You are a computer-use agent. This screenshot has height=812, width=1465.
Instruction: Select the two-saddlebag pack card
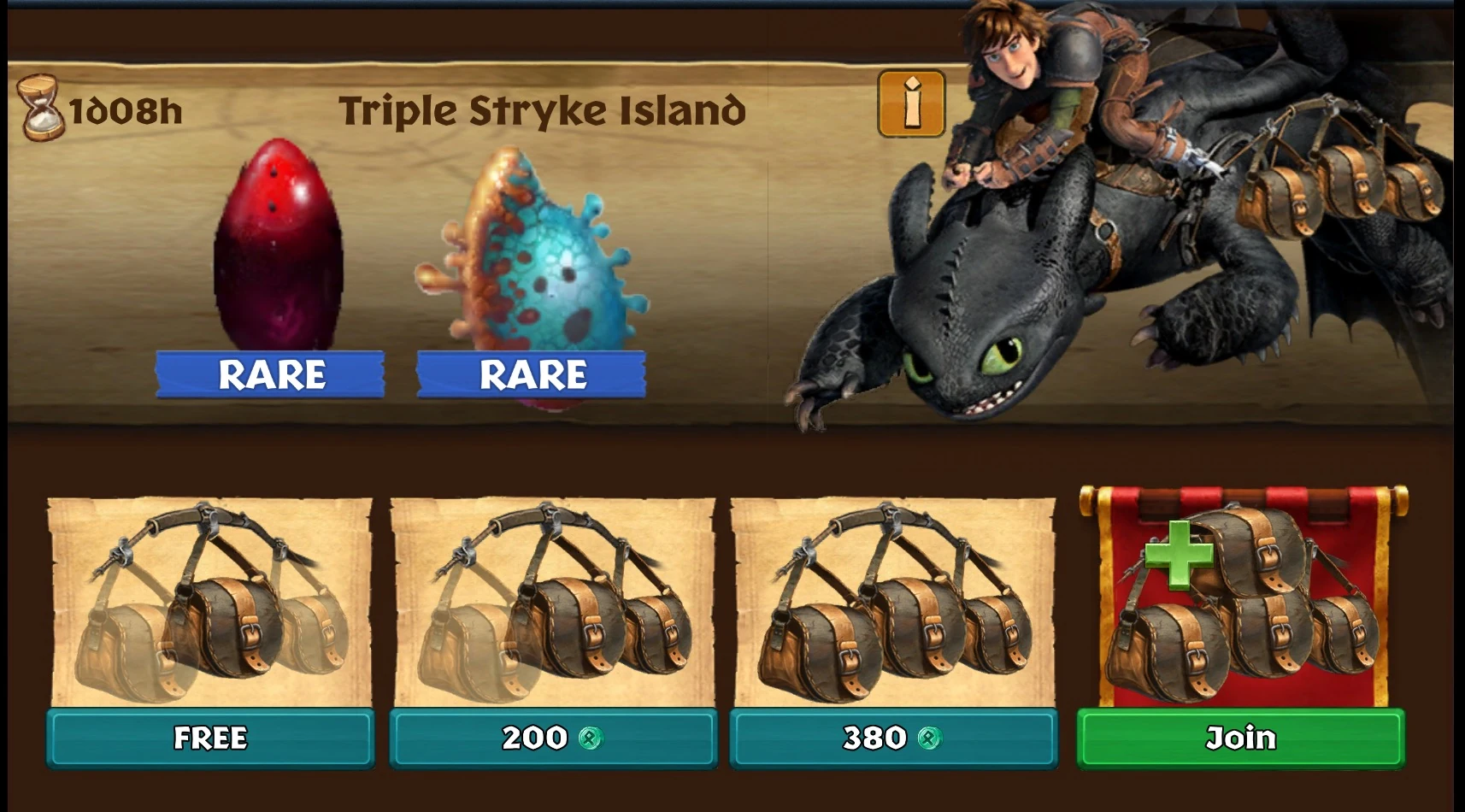point(552,598)
